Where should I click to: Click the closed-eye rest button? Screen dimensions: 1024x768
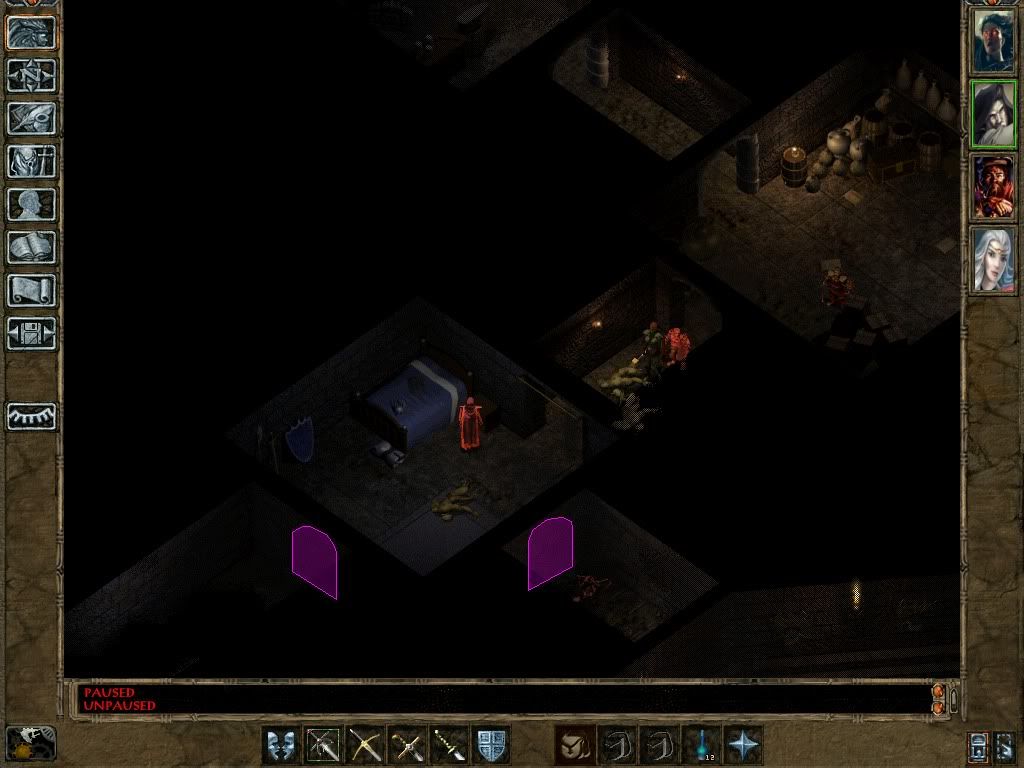32,416
